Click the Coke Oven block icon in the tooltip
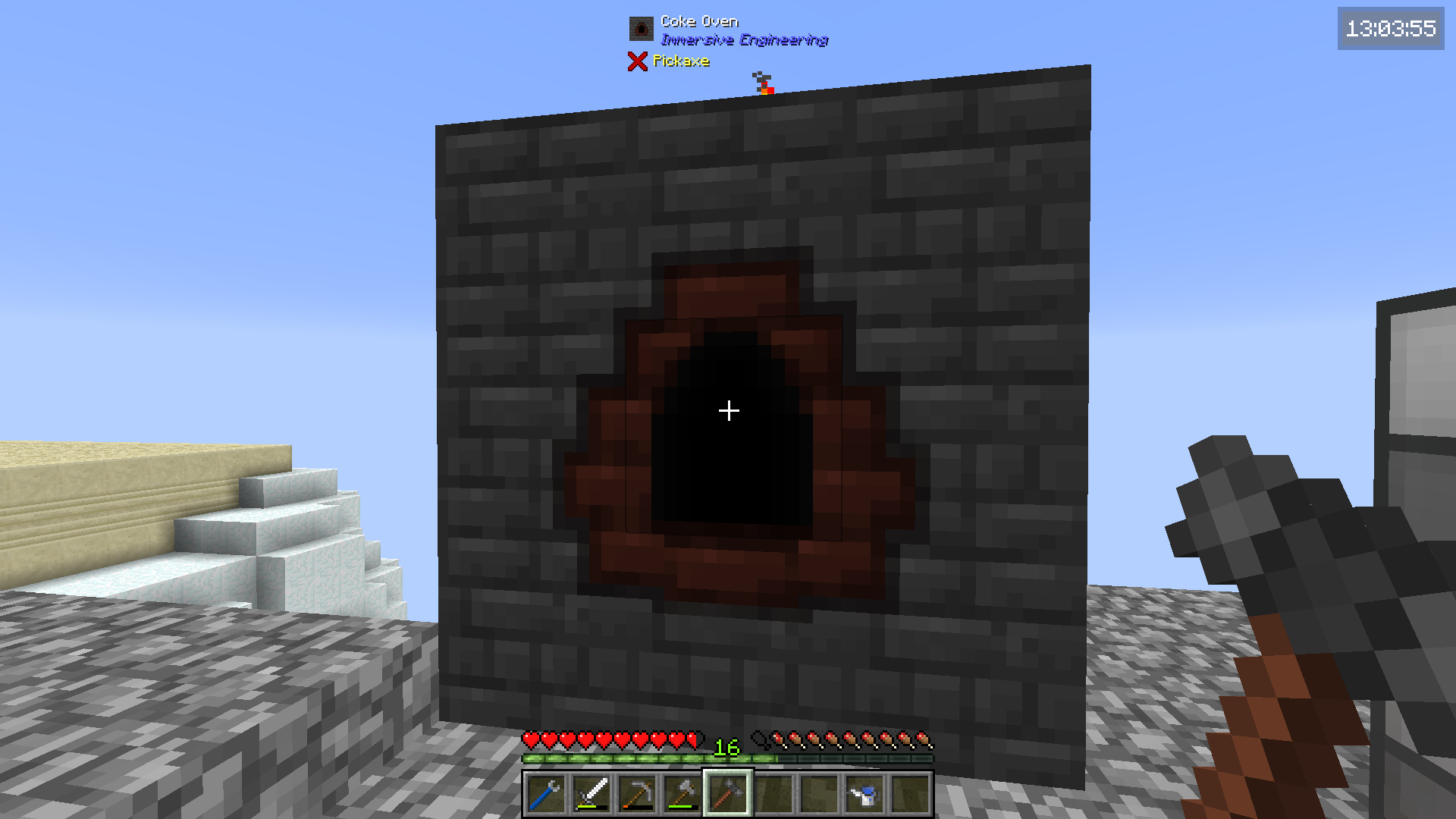 642,29
